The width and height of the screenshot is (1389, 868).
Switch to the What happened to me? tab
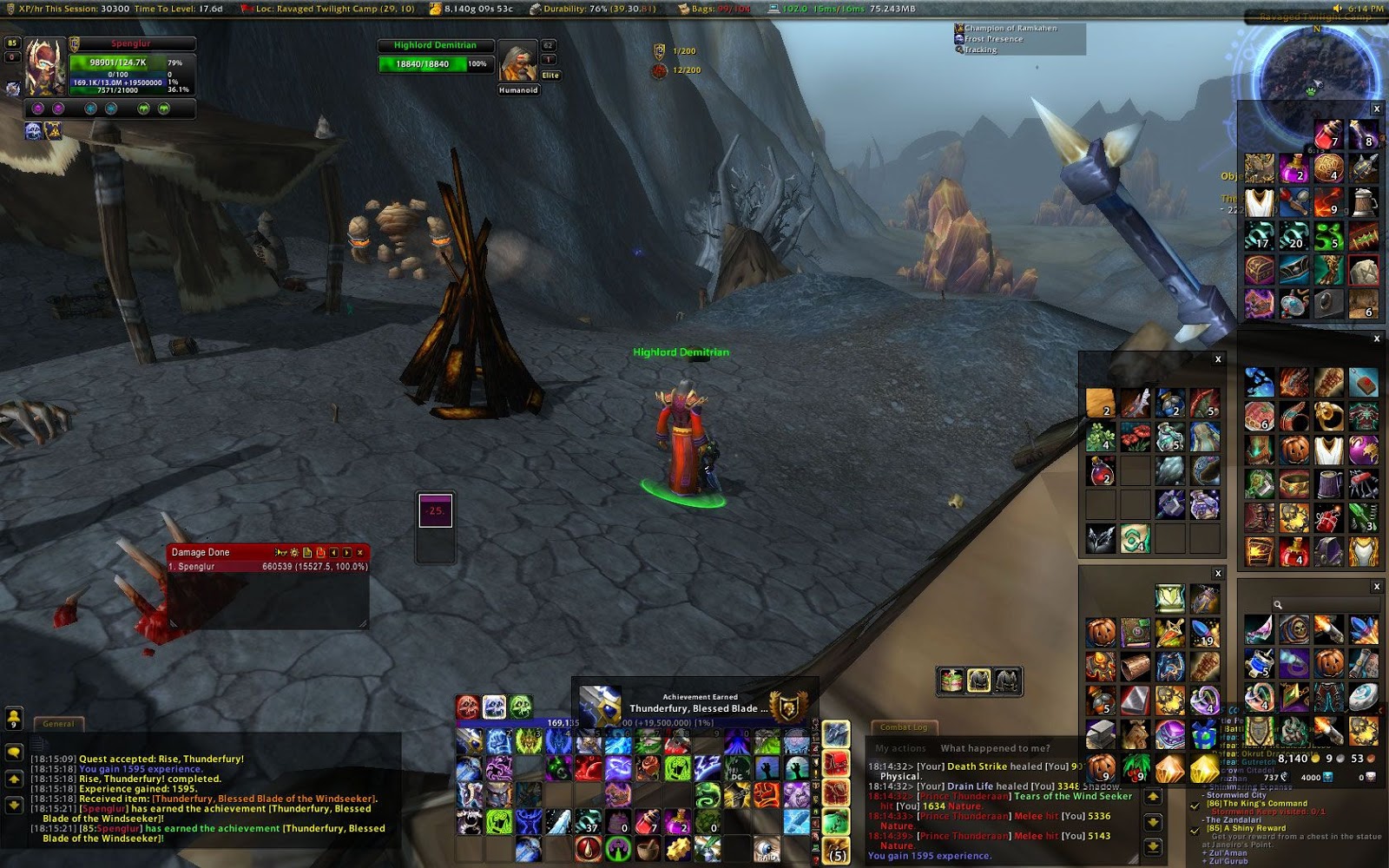pos(996,747)
